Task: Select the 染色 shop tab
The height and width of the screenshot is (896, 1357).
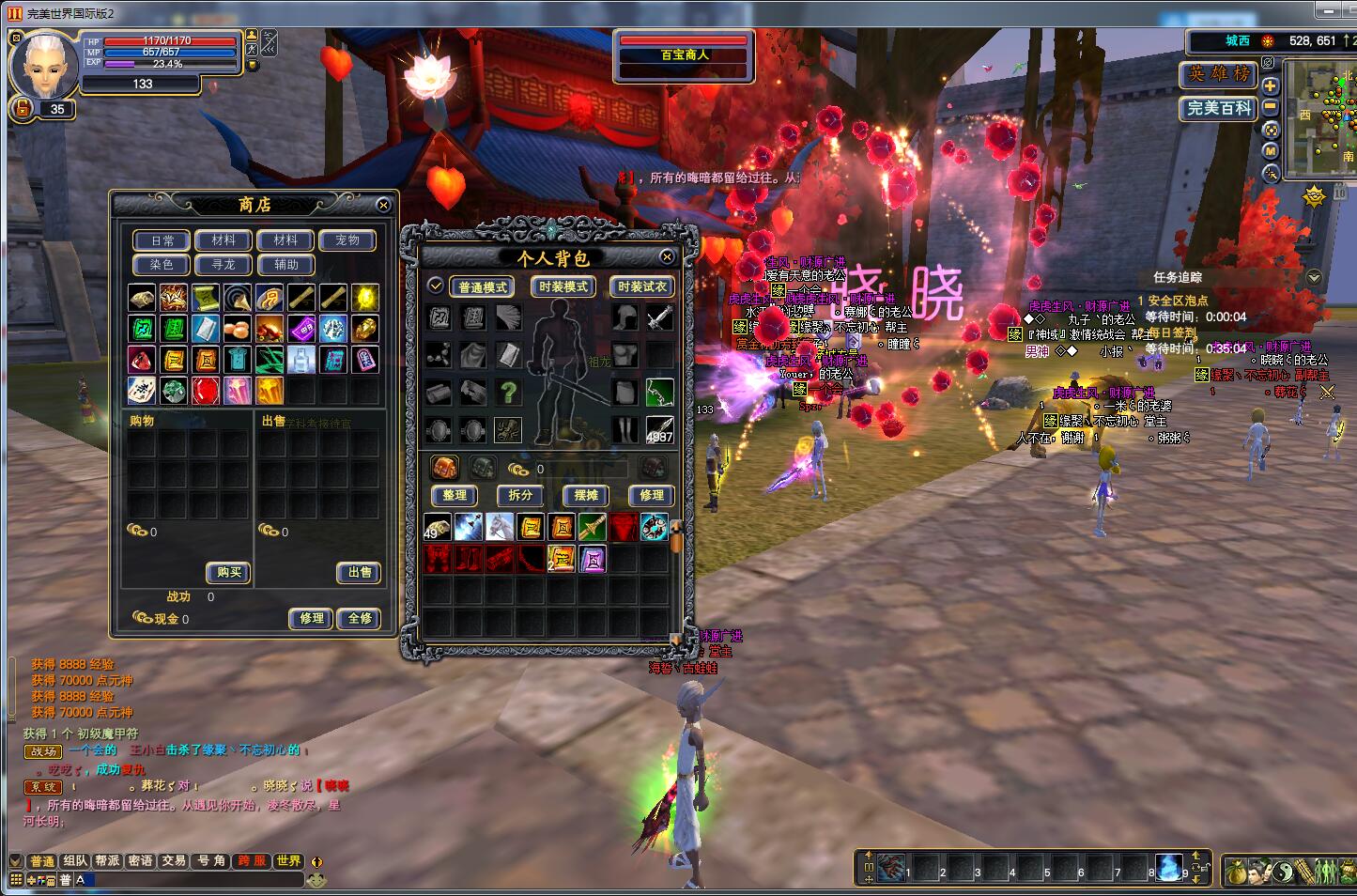Action: [162, 265]
